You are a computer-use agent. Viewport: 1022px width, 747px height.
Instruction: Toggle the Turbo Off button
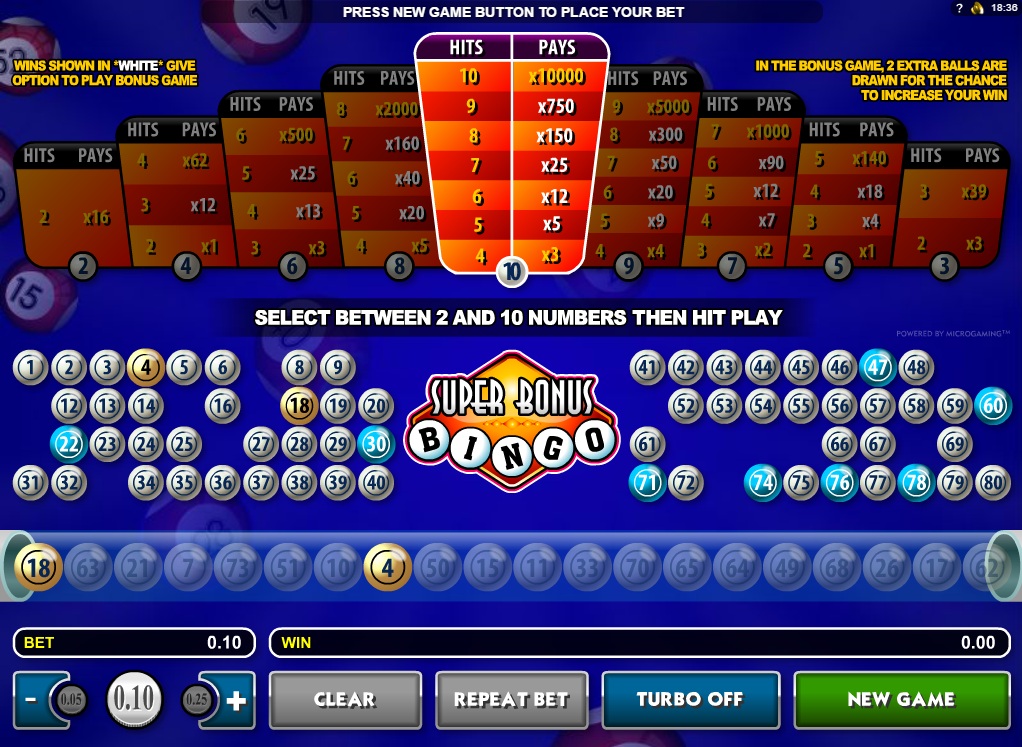(x=690, y=700)
